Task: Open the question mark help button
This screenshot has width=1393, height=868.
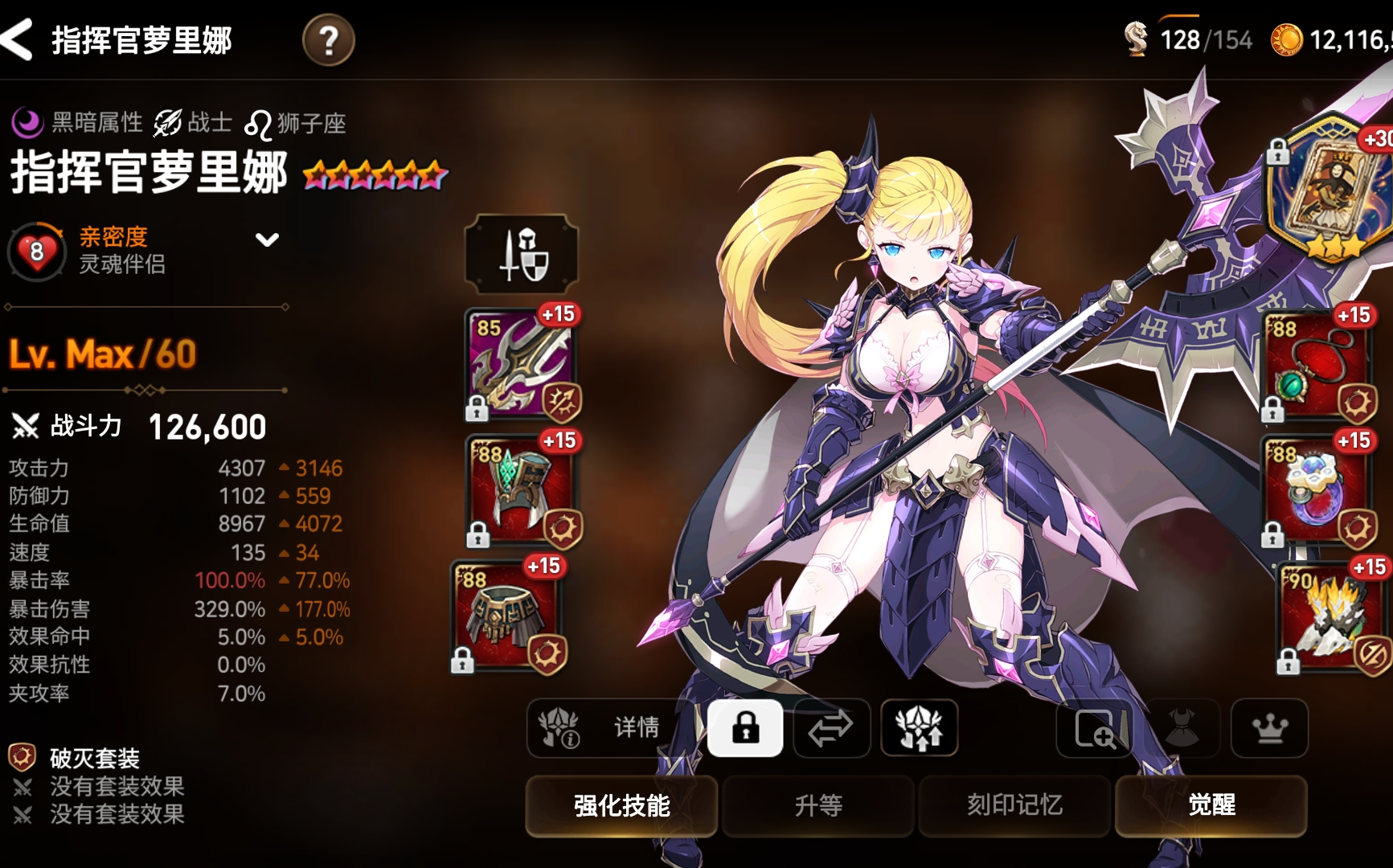Action: point(328,40)
